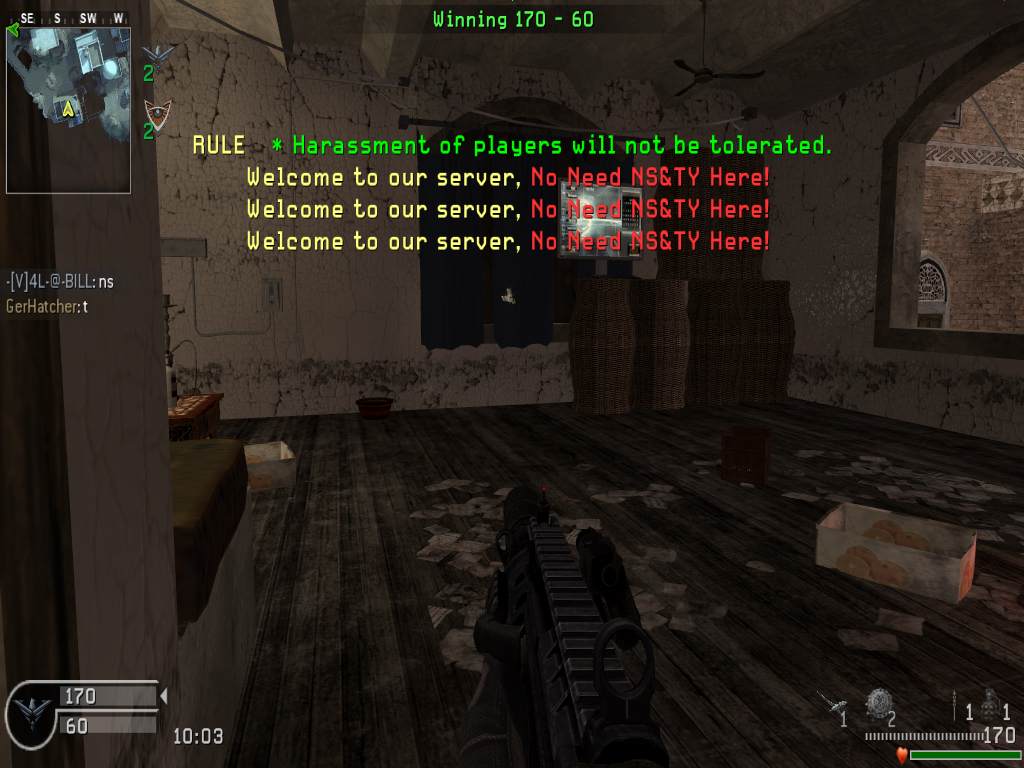Click the compass heading strip
The image size is (1024, 768).
[x=68, y=18]
